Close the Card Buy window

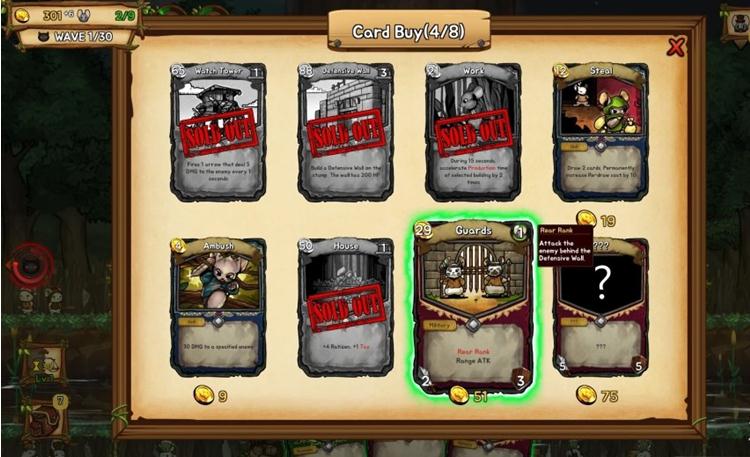pyautogui.click(x=677, y=47)
